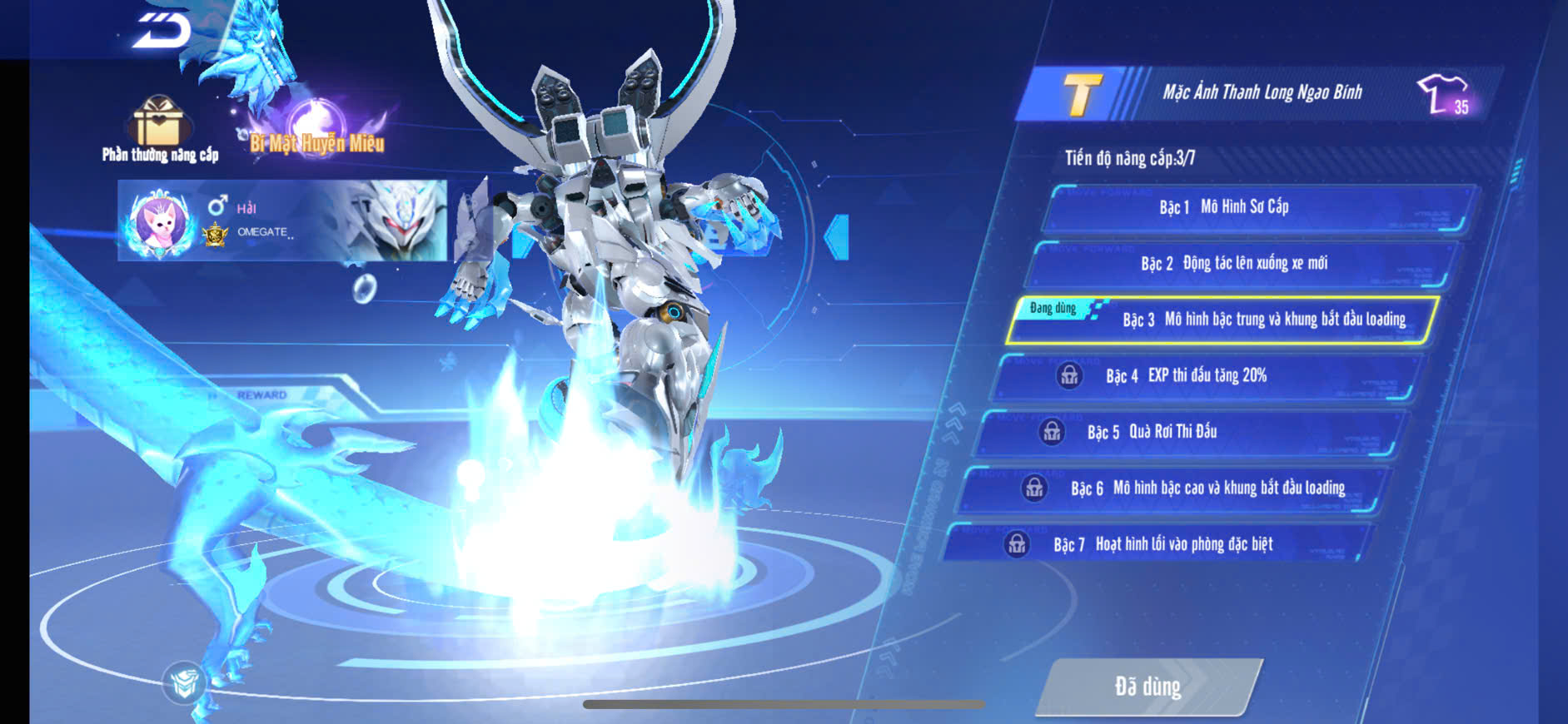Click the blue left arrow beside the robot
The width and height of the screenshot is (1568, 724).
pyautogui.click(x=837, y=237)
